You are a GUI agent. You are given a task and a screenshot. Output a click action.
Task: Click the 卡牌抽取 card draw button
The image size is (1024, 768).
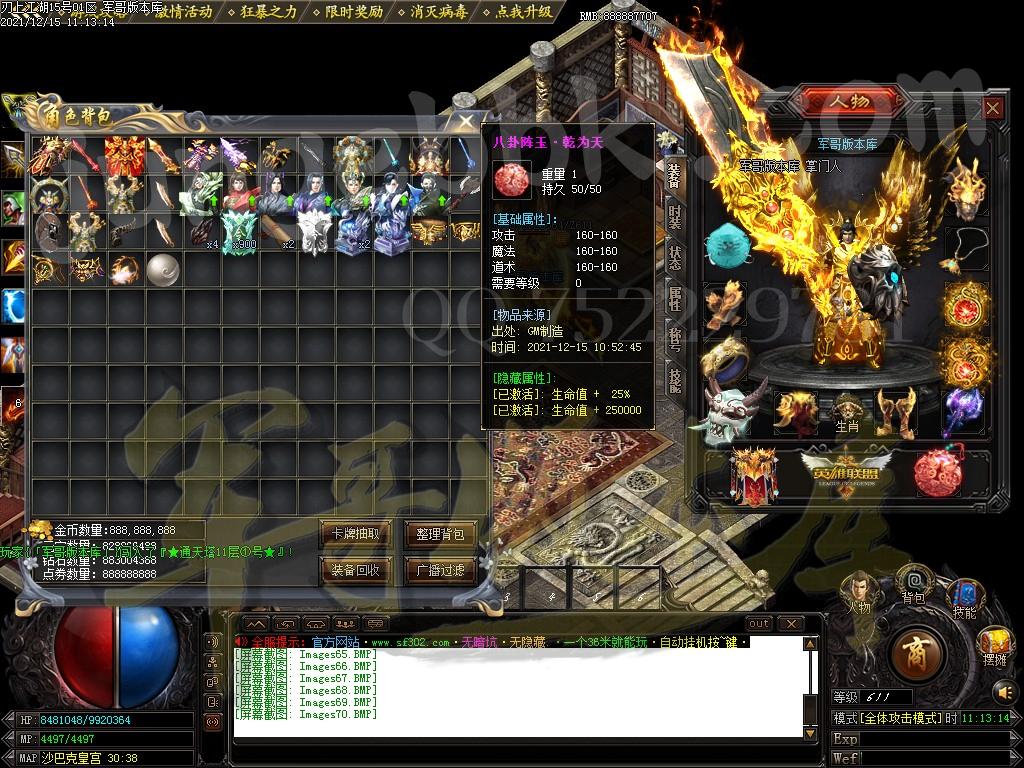click(354, 534)
